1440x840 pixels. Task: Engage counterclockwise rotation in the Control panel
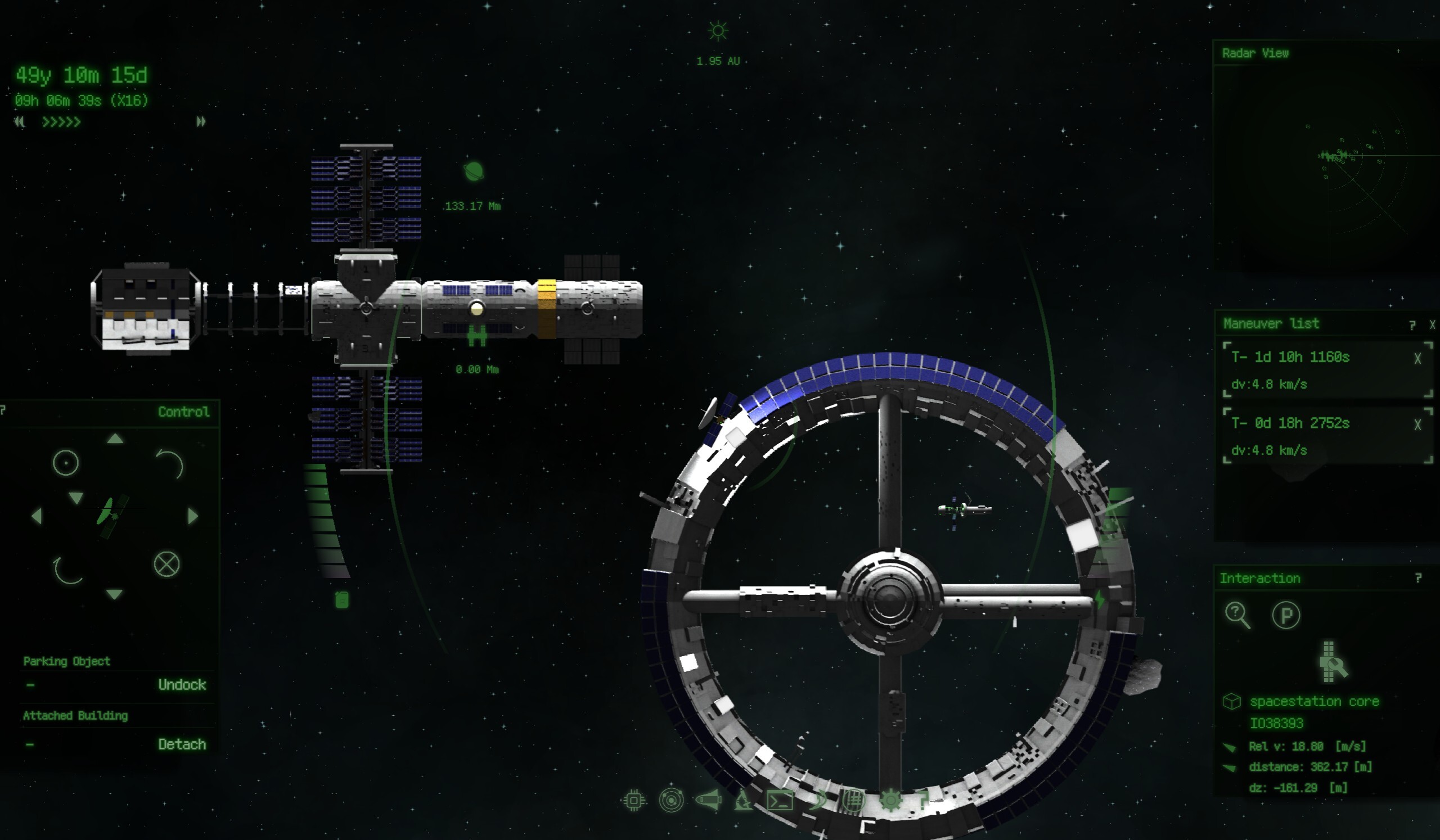point(171,464)
